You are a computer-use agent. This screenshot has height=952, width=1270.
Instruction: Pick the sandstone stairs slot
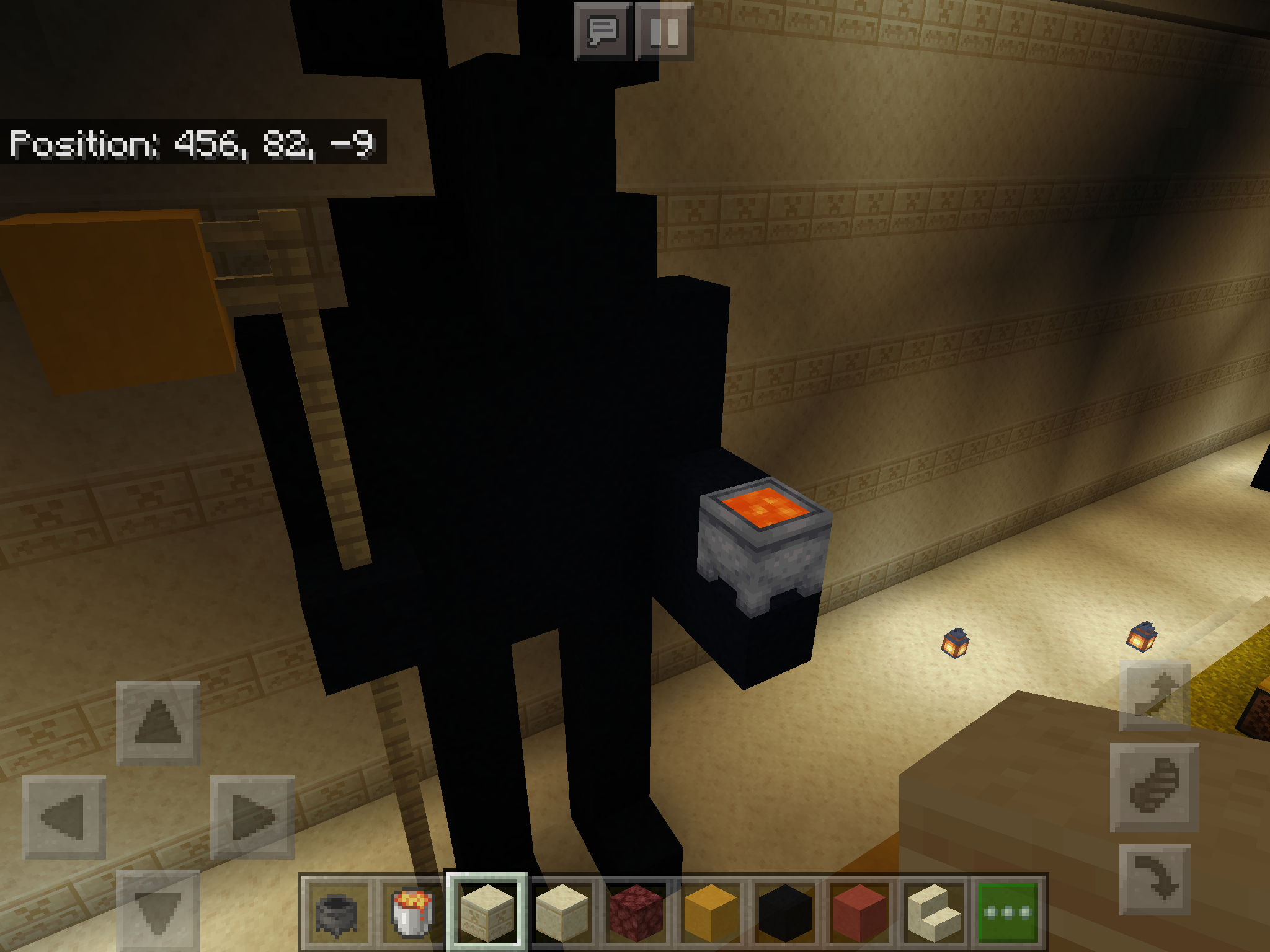[x=934, y=912]
